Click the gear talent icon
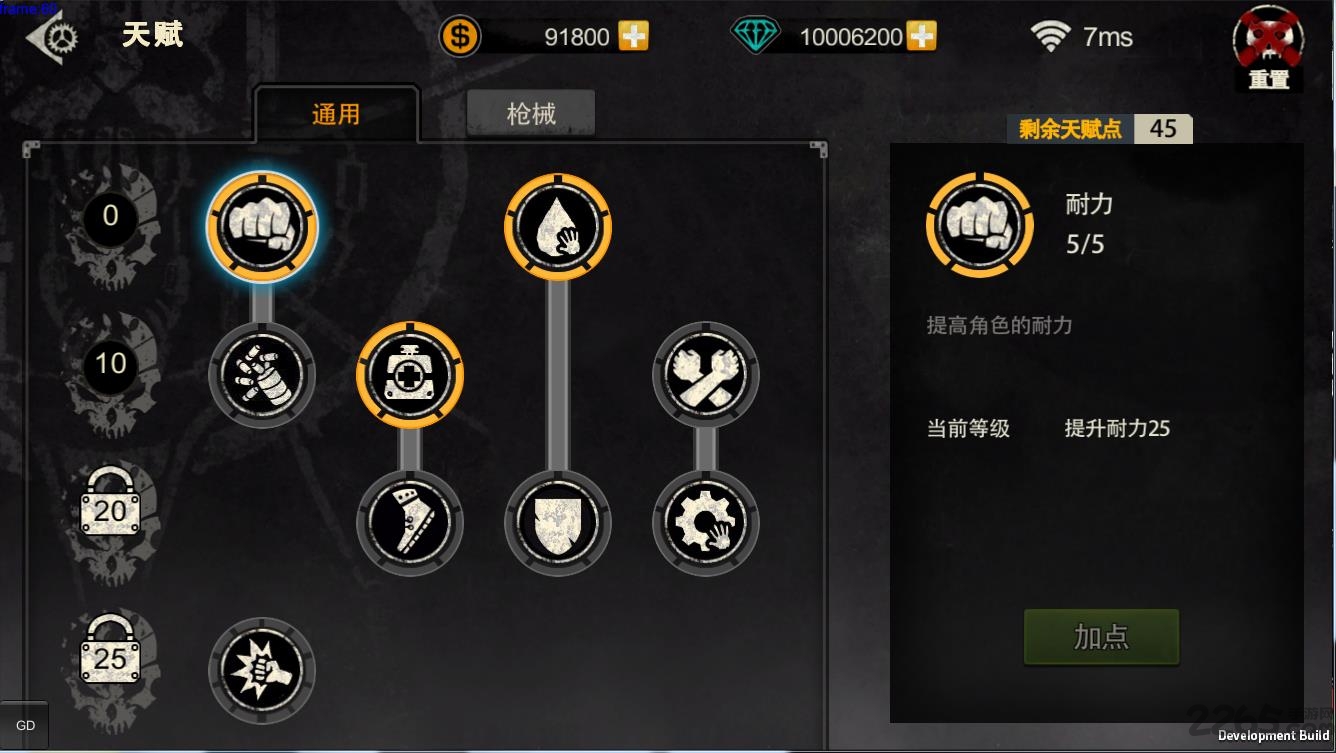The width and height of the screenshot is (1336, 753). [x=705, y=523]
